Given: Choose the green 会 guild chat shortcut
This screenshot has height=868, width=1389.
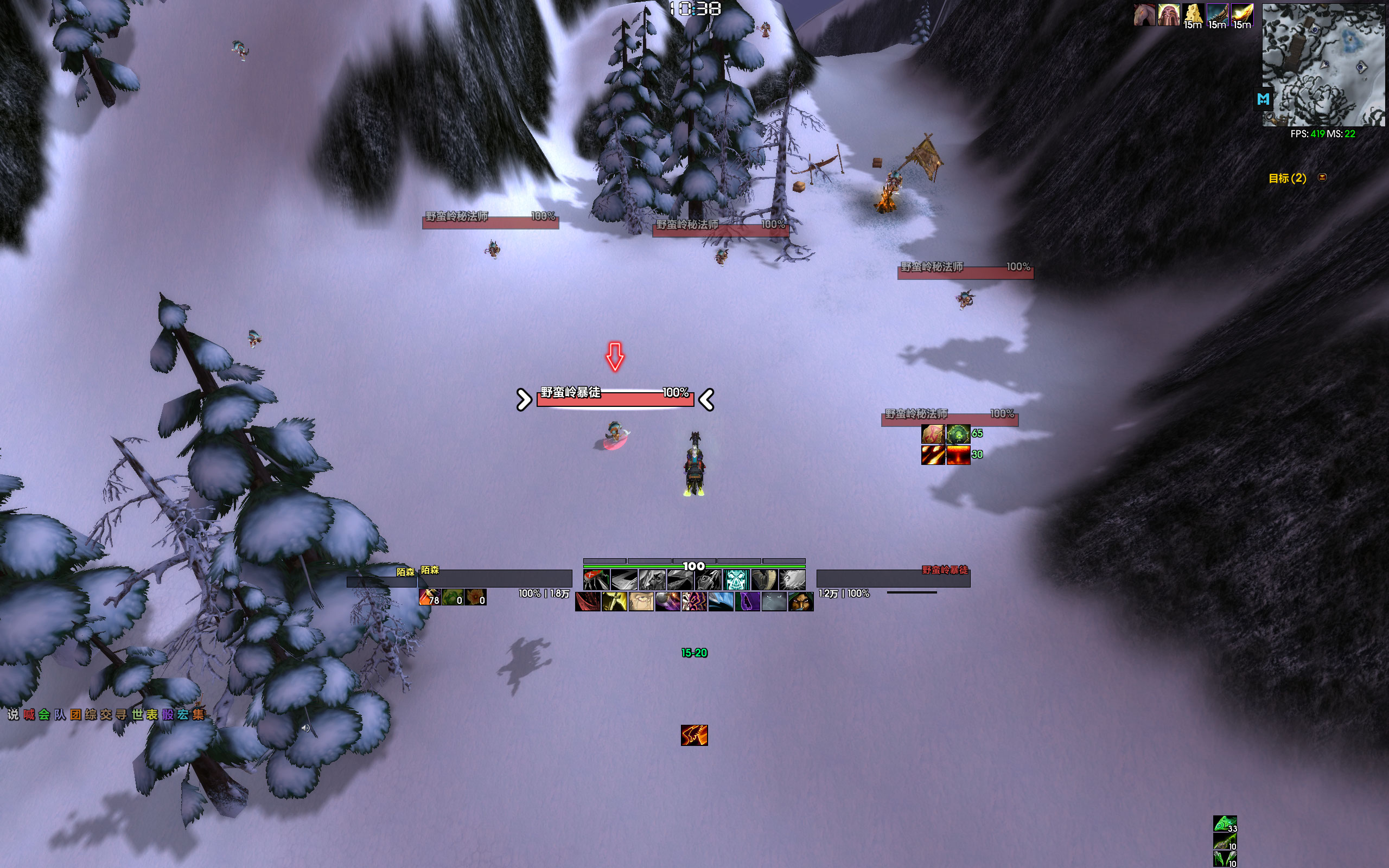Looking at the screenshot, I should 44,714.
